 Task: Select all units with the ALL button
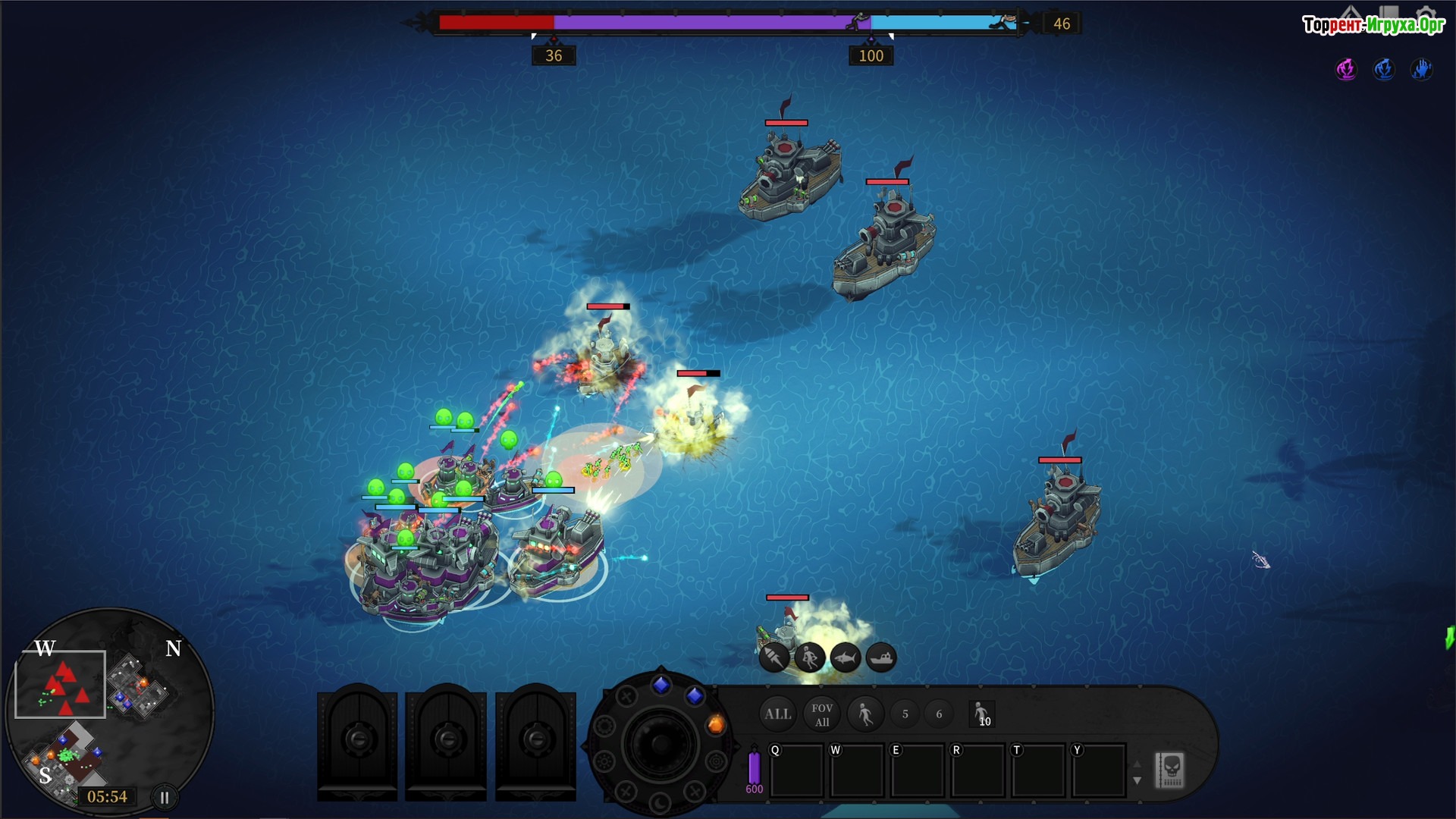pyautogui.click(x=777, y=714)
